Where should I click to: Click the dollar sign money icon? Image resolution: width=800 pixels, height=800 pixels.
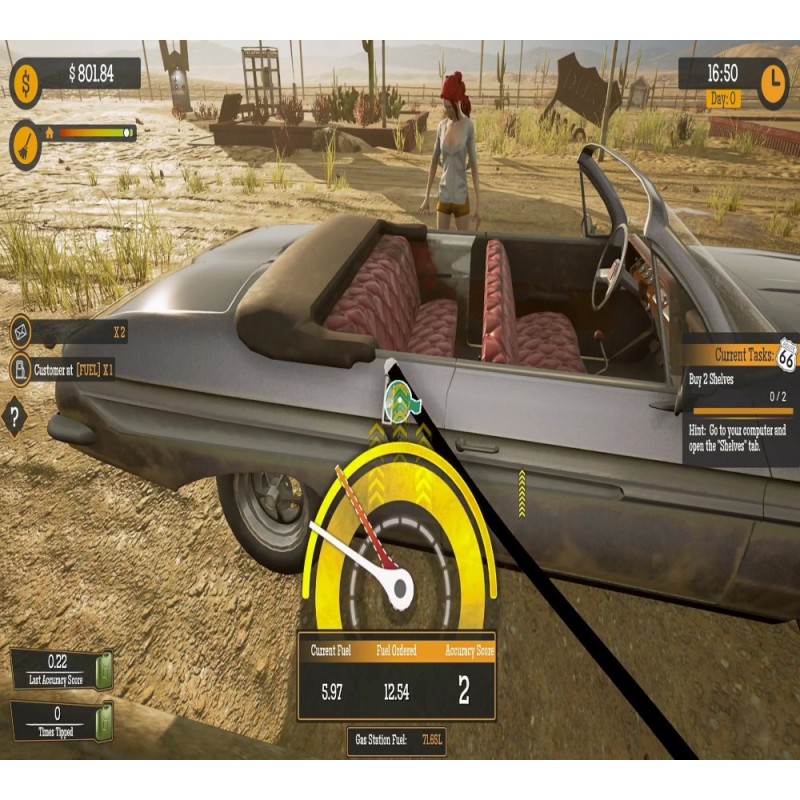26,83
